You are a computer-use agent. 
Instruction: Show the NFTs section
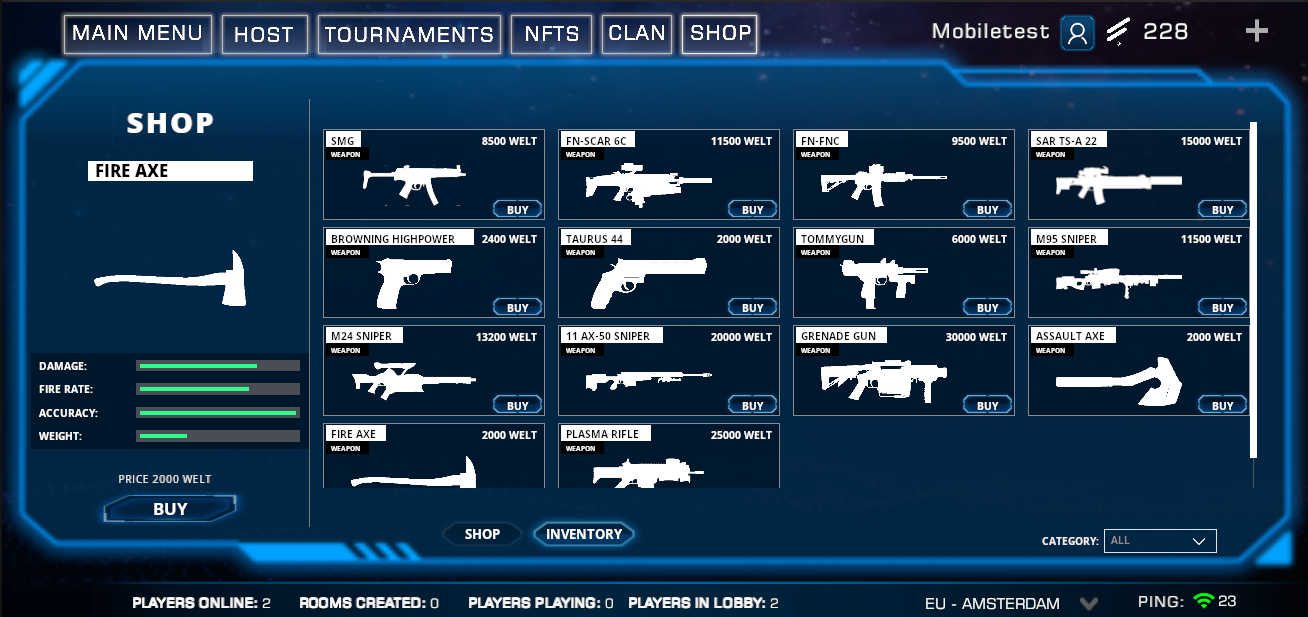coord(551,34)
